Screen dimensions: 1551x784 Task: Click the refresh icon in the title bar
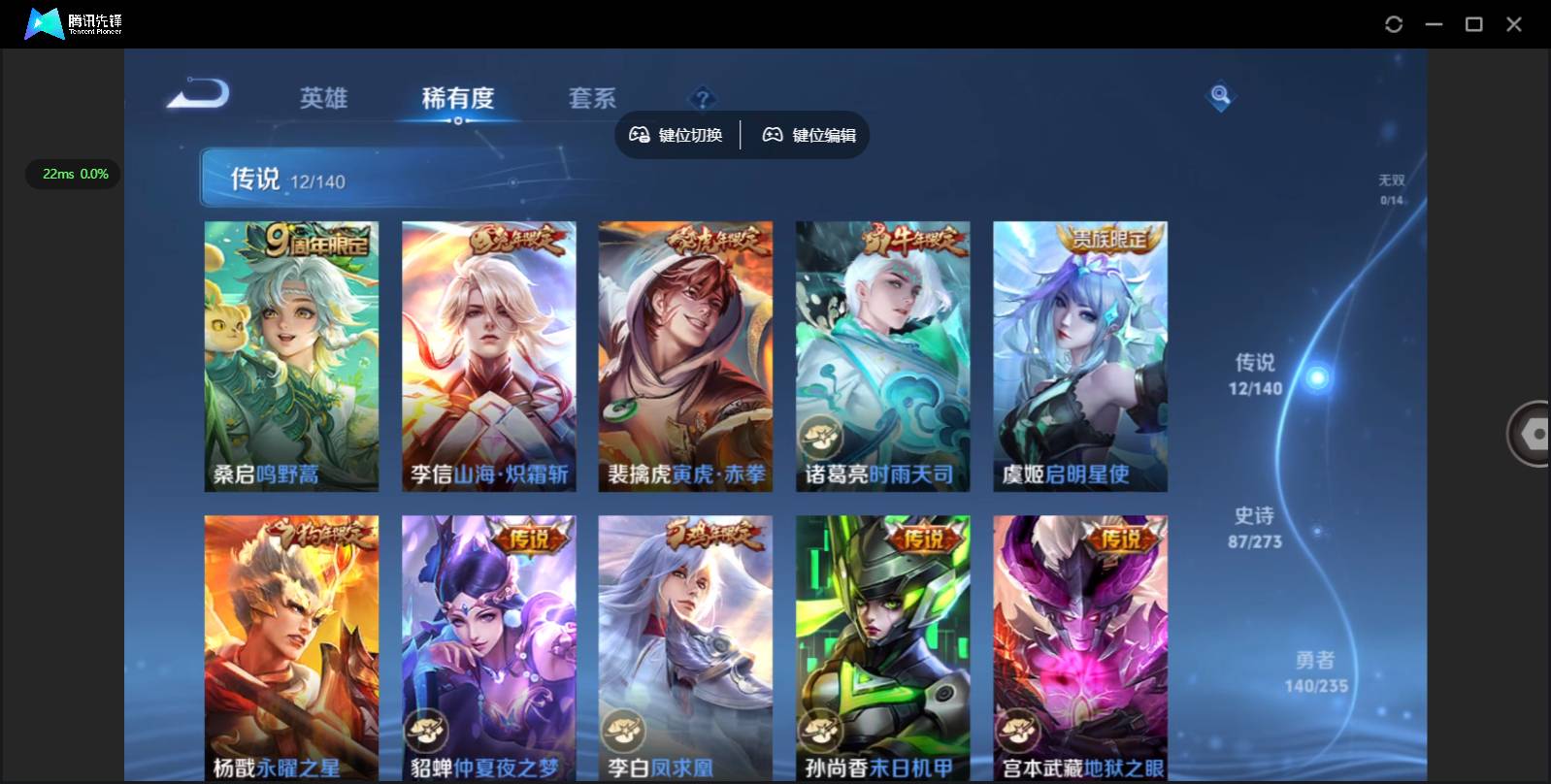point(1395,23)
